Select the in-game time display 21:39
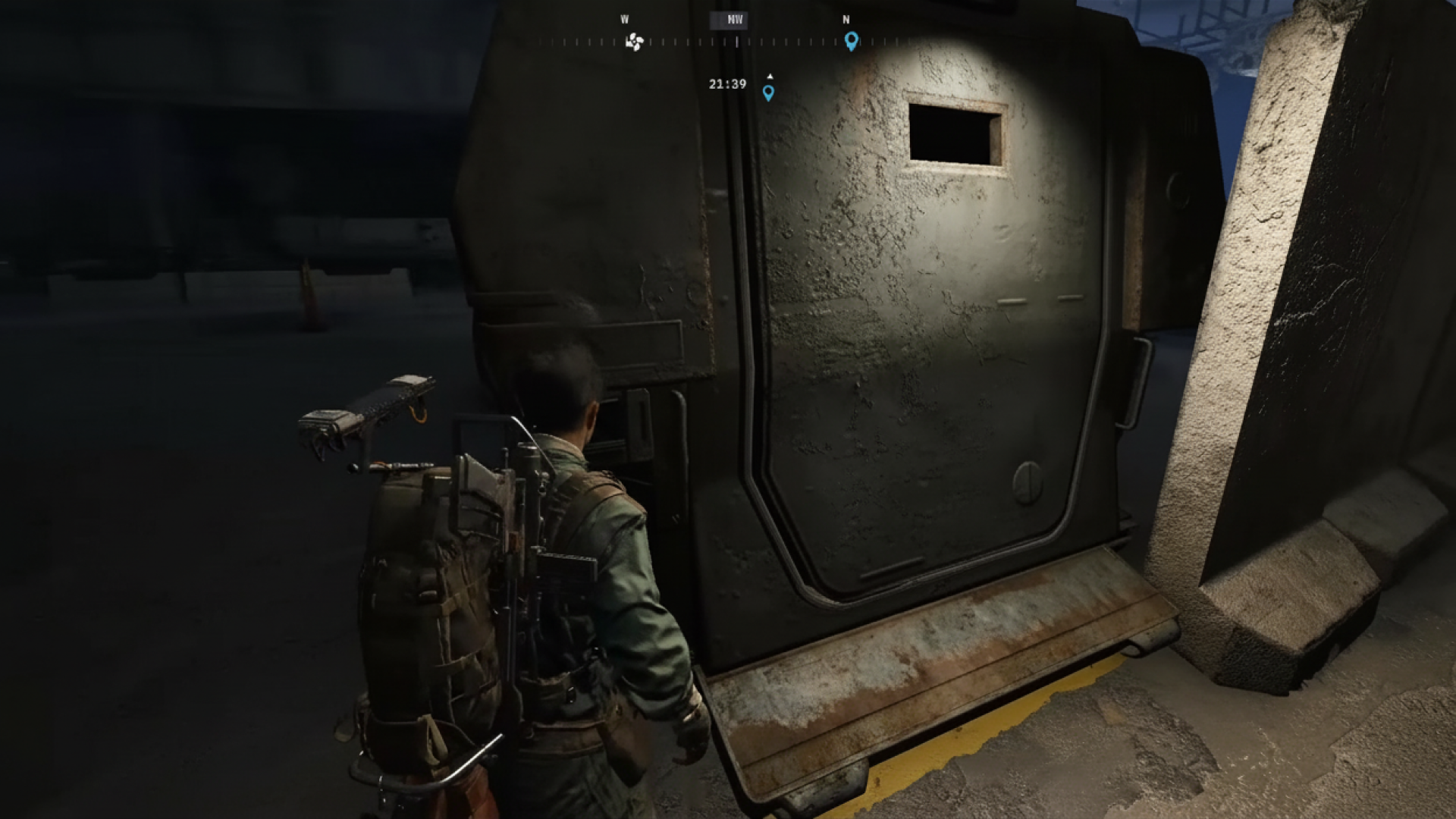The height and width of the screenshot is (819, 1456). click(x=726, y=83)
